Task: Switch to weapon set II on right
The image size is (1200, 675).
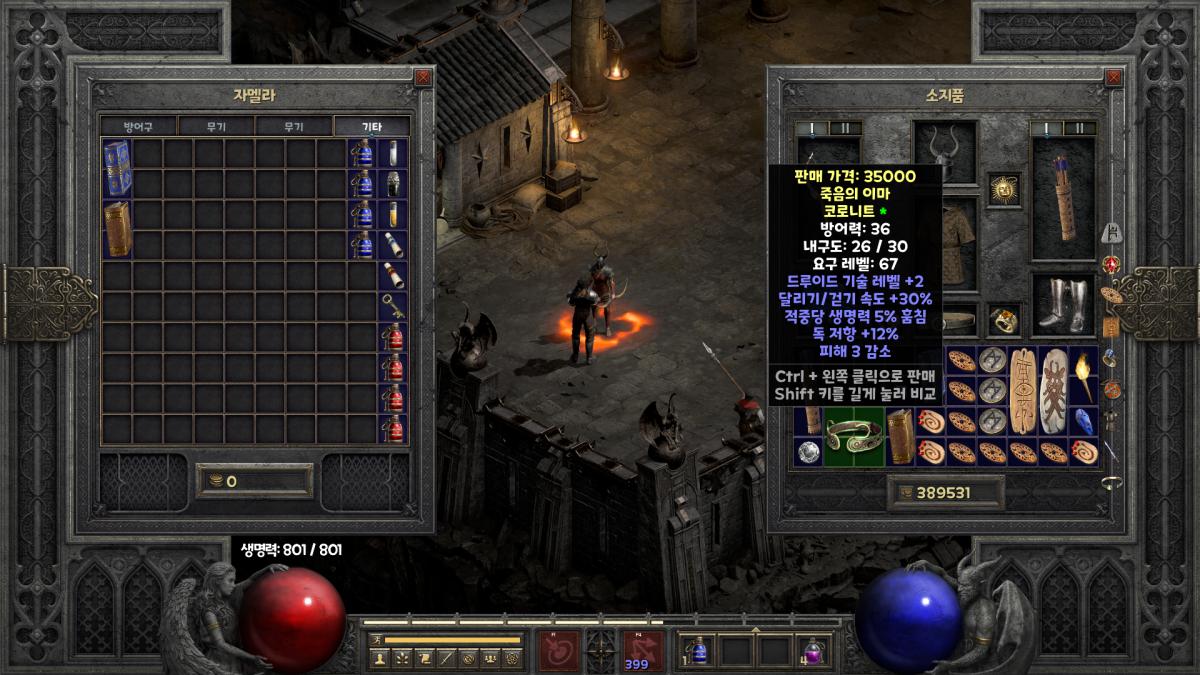Action: [x=1079, y=128]
